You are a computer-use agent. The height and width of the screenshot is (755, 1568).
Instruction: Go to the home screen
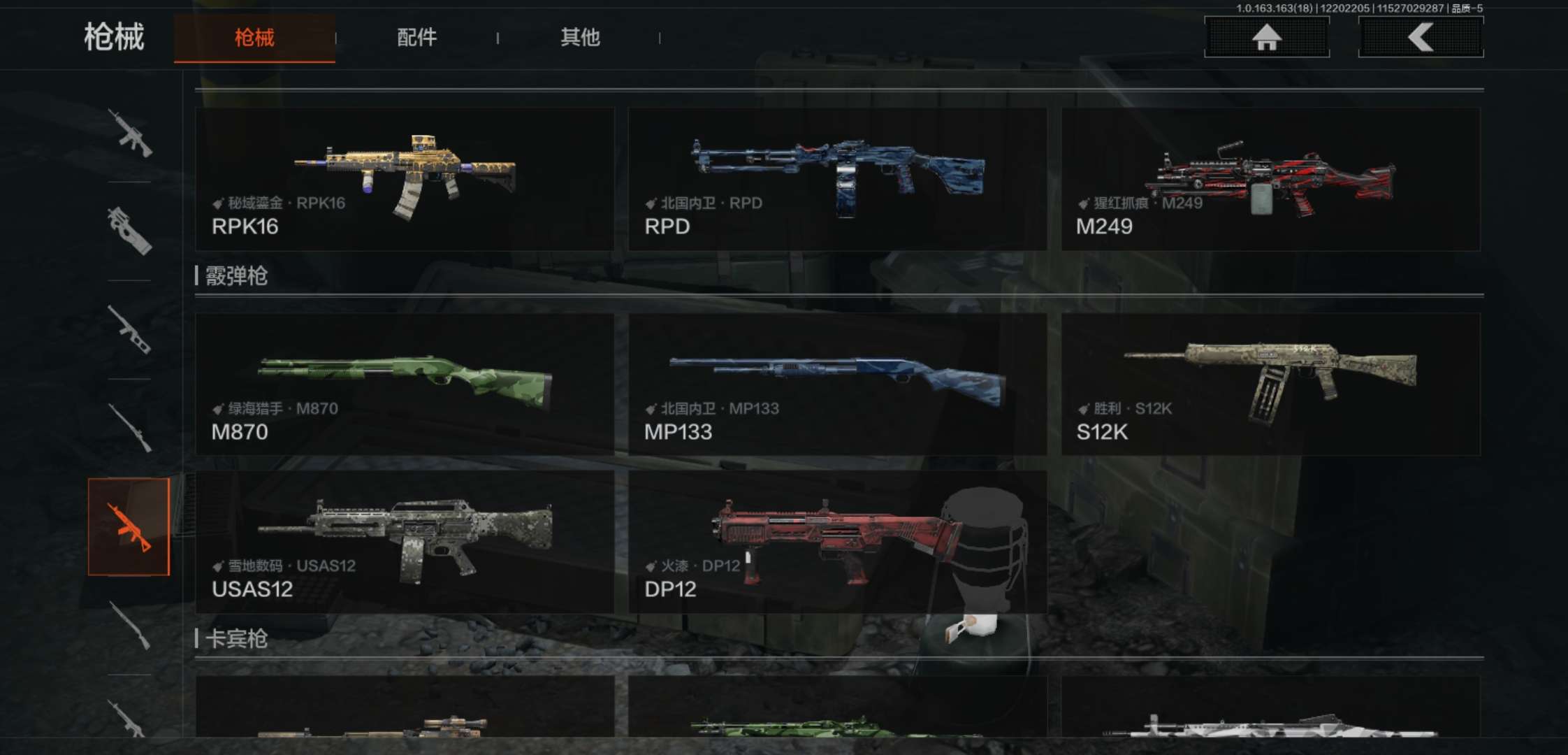[1266, 37]
